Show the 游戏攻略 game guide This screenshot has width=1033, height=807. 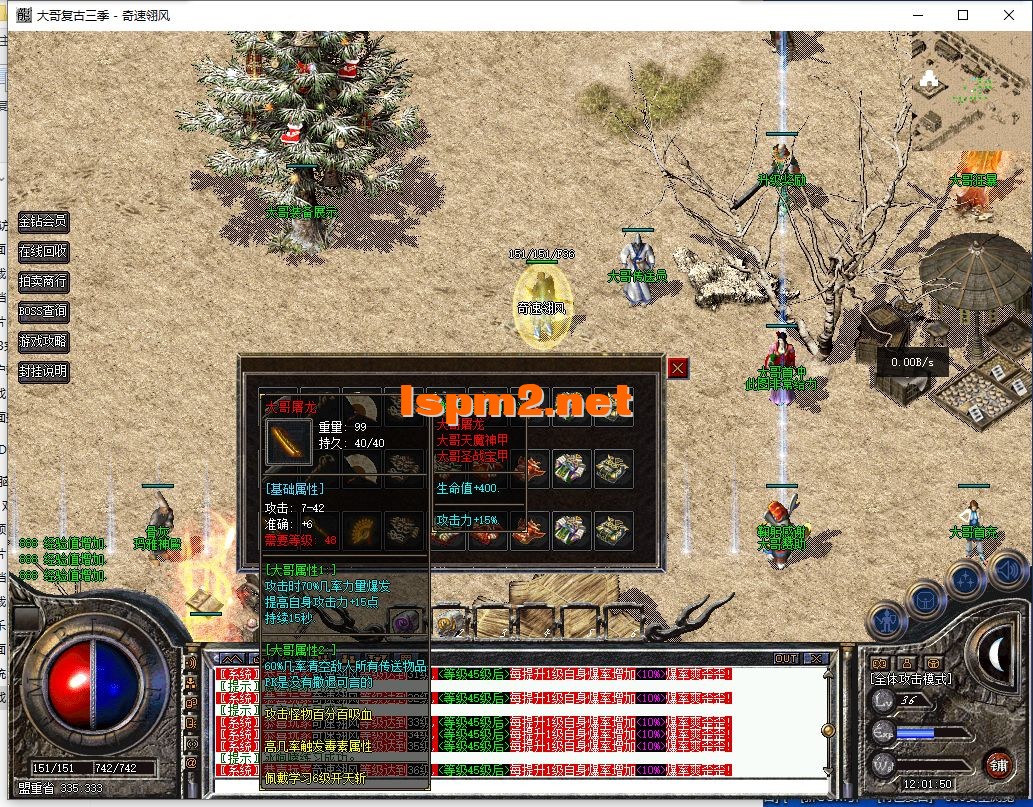[x=43, y=342]
